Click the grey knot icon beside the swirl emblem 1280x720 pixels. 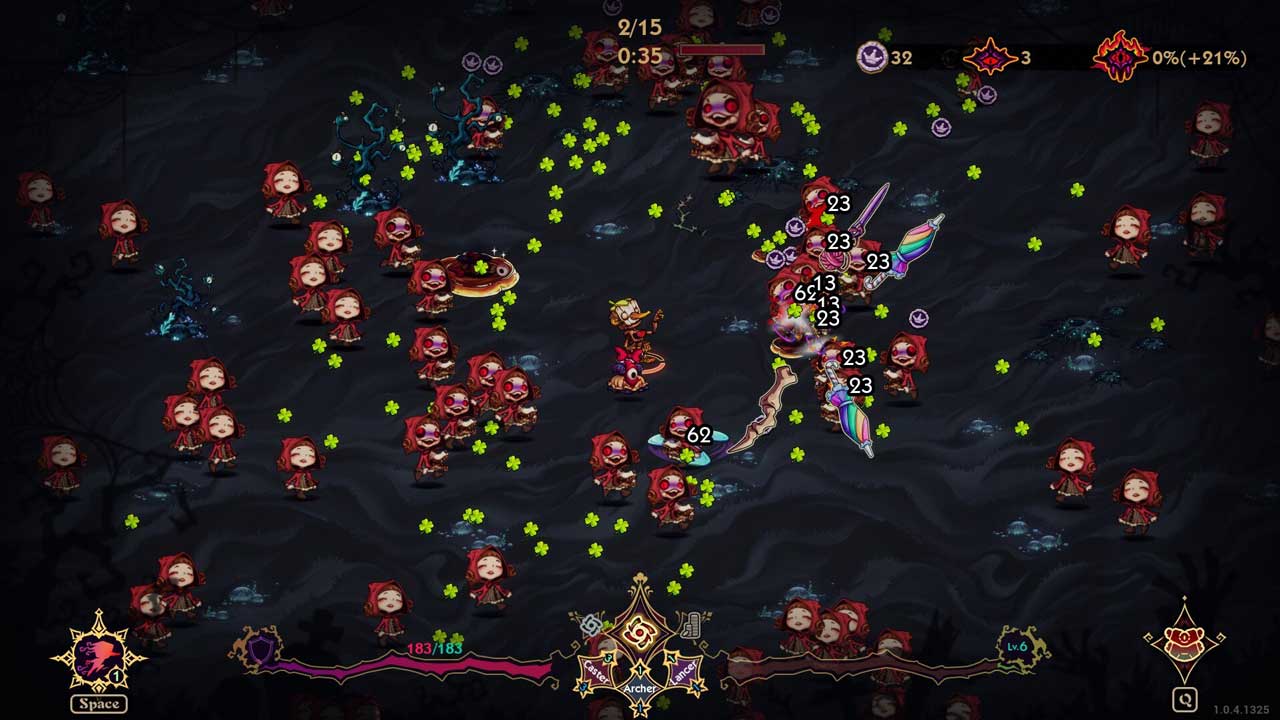(x=591, y=626)
